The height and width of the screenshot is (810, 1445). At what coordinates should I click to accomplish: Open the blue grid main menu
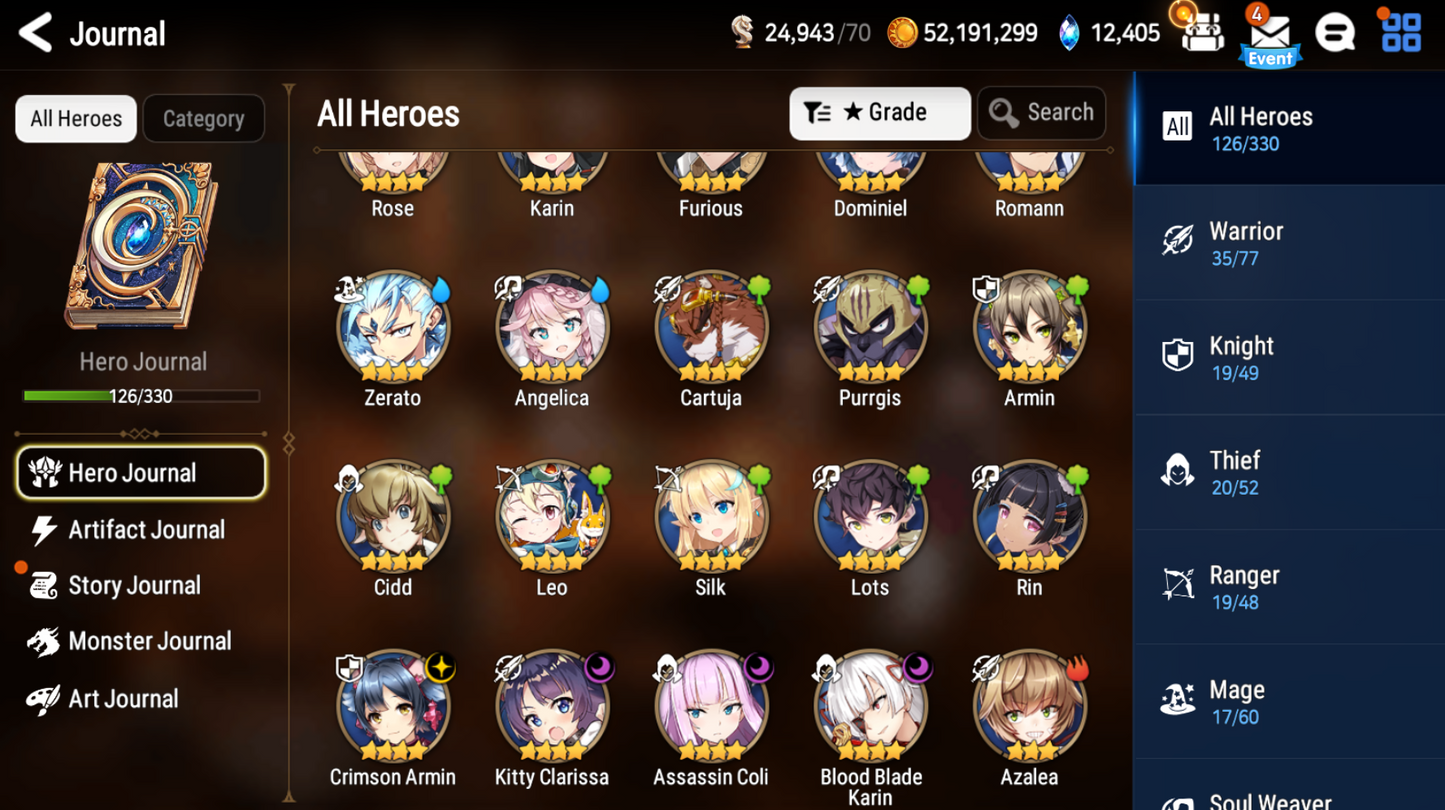1400,31
